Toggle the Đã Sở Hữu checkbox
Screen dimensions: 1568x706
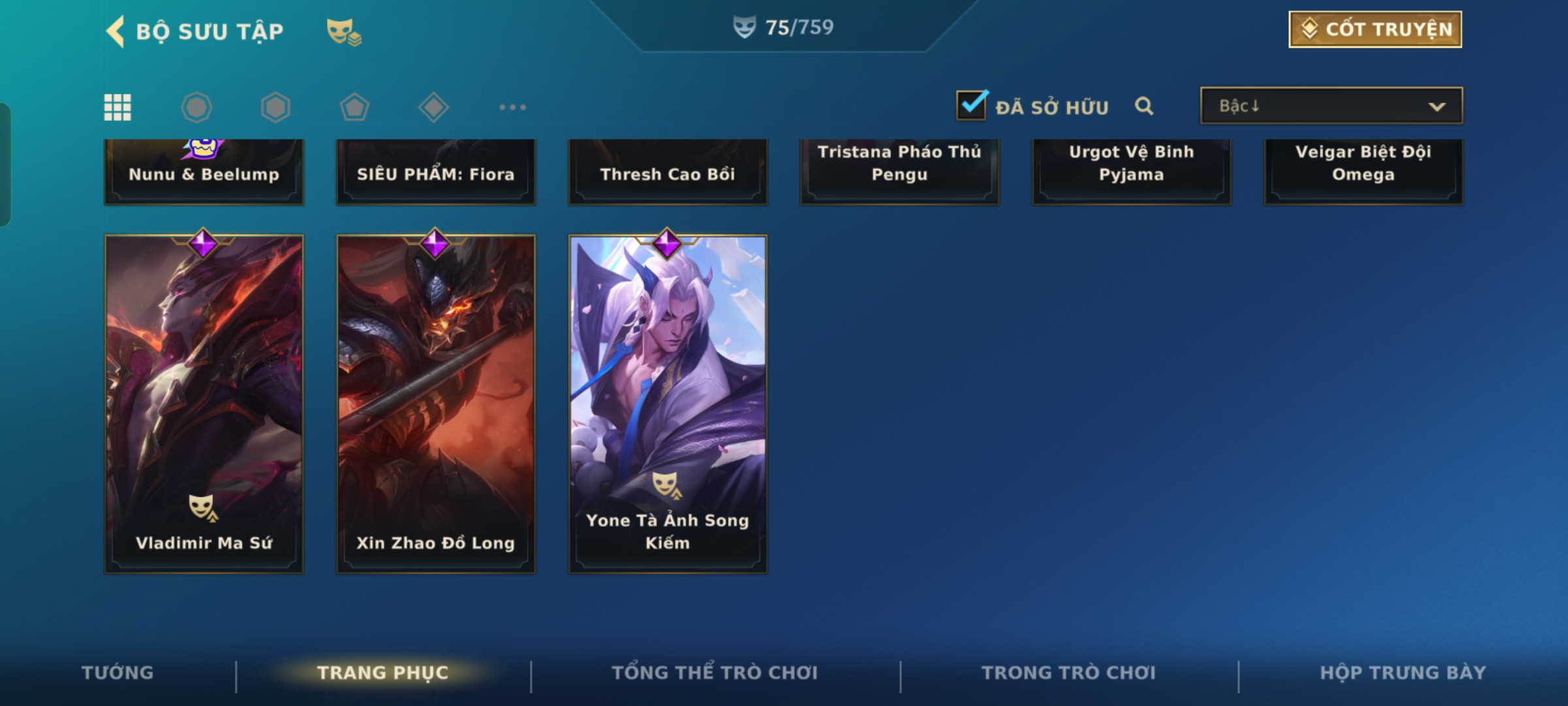tap(972, 105)
